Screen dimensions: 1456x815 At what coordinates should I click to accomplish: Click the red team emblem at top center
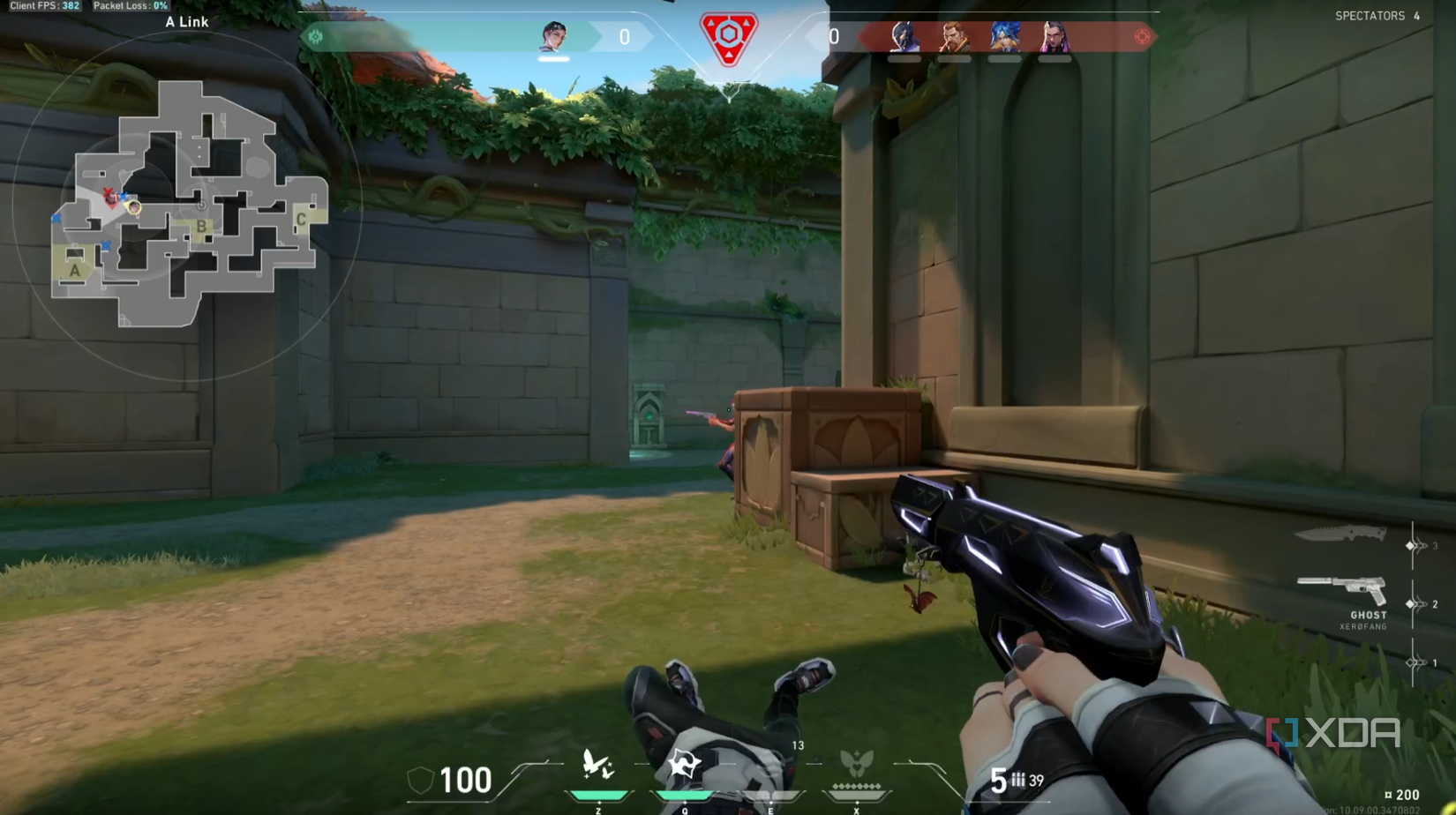tap(729, 37)
